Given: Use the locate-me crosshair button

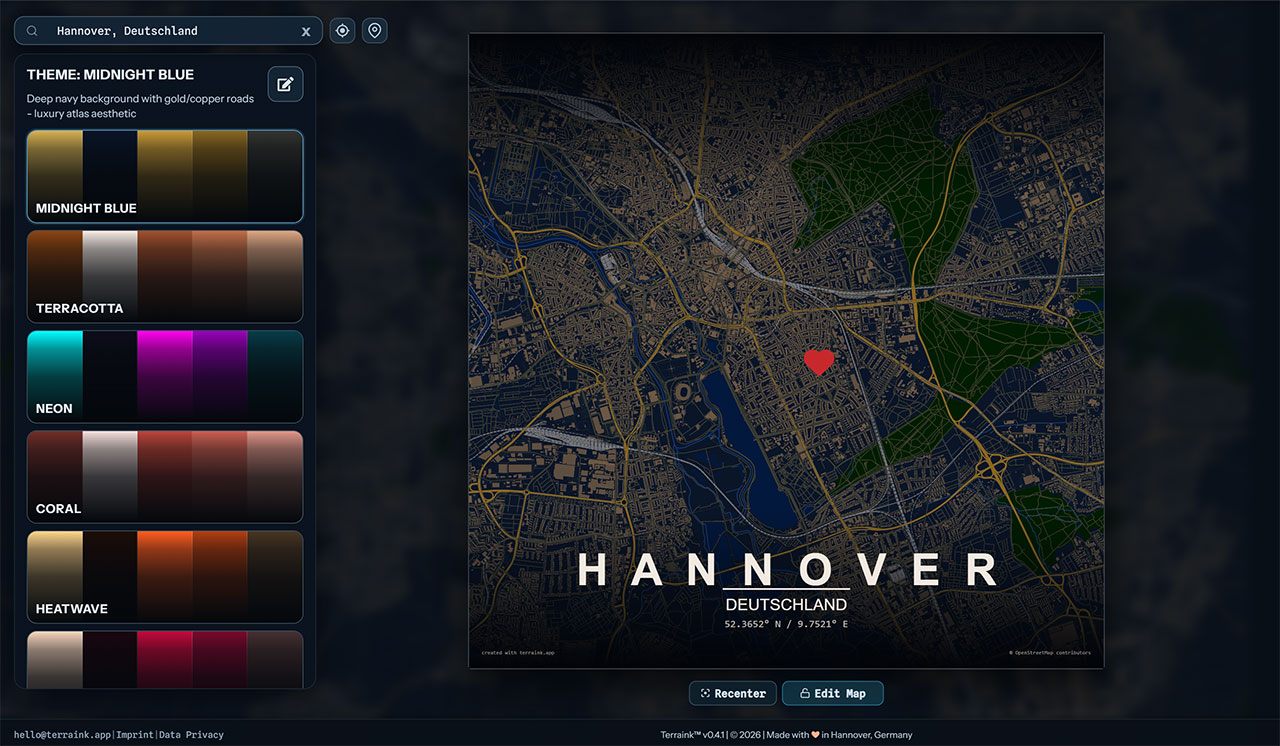Looking at the screenshot, I should tap(343, 31).
